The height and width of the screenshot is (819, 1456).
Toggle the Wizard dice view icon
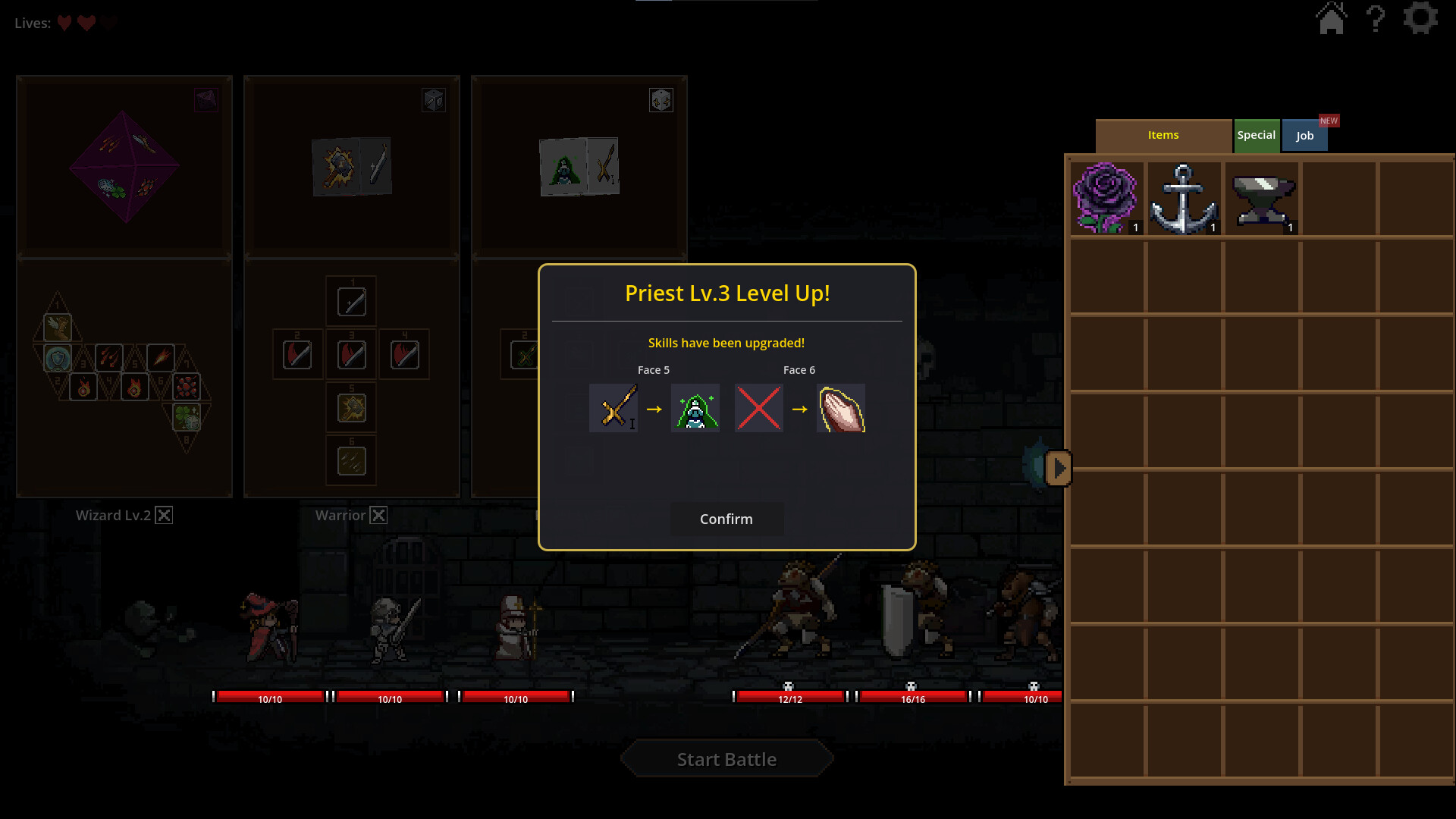(x=206, y=100)
